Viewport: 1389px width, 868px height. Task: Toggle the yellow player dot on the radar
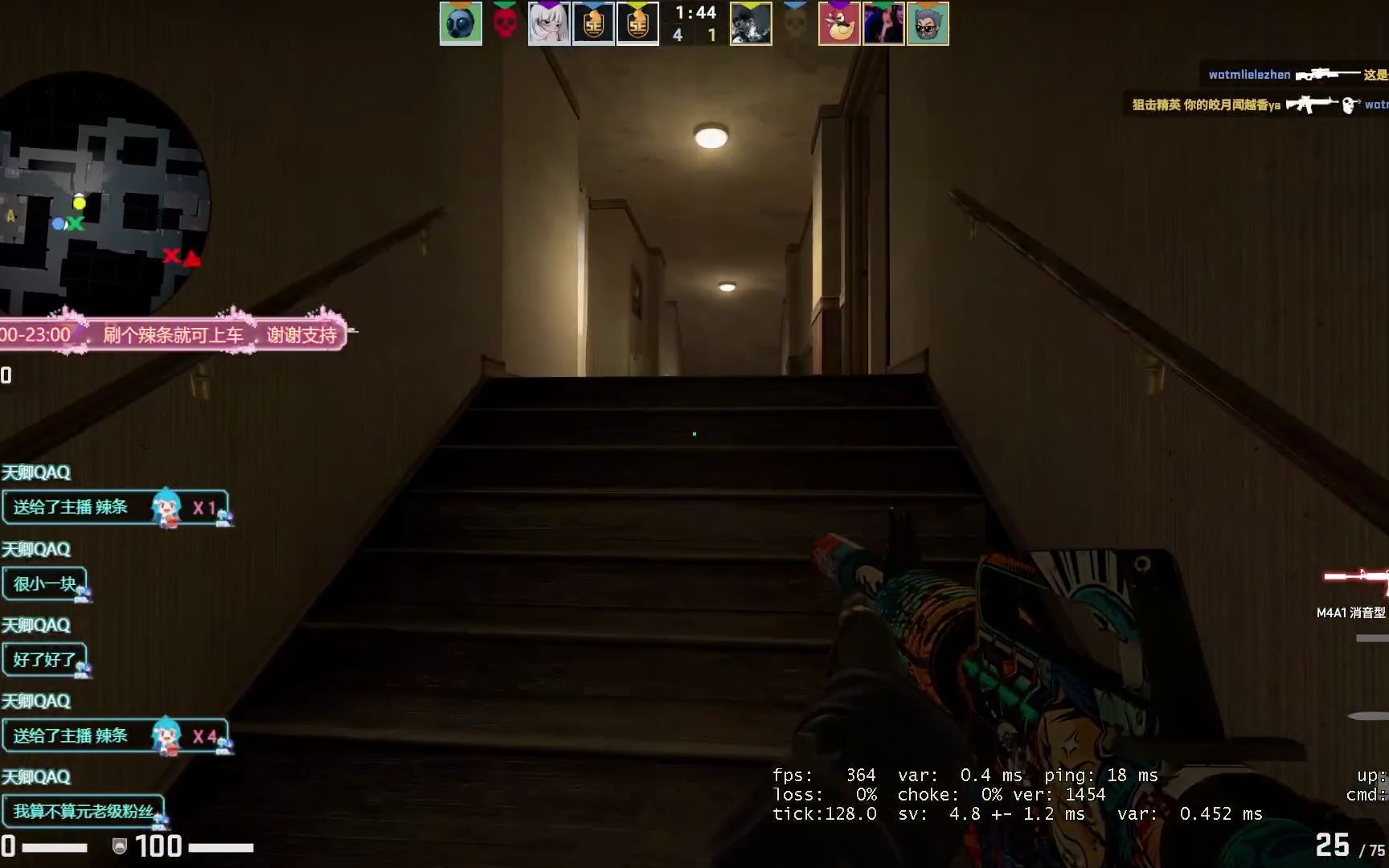click(79, 203)
